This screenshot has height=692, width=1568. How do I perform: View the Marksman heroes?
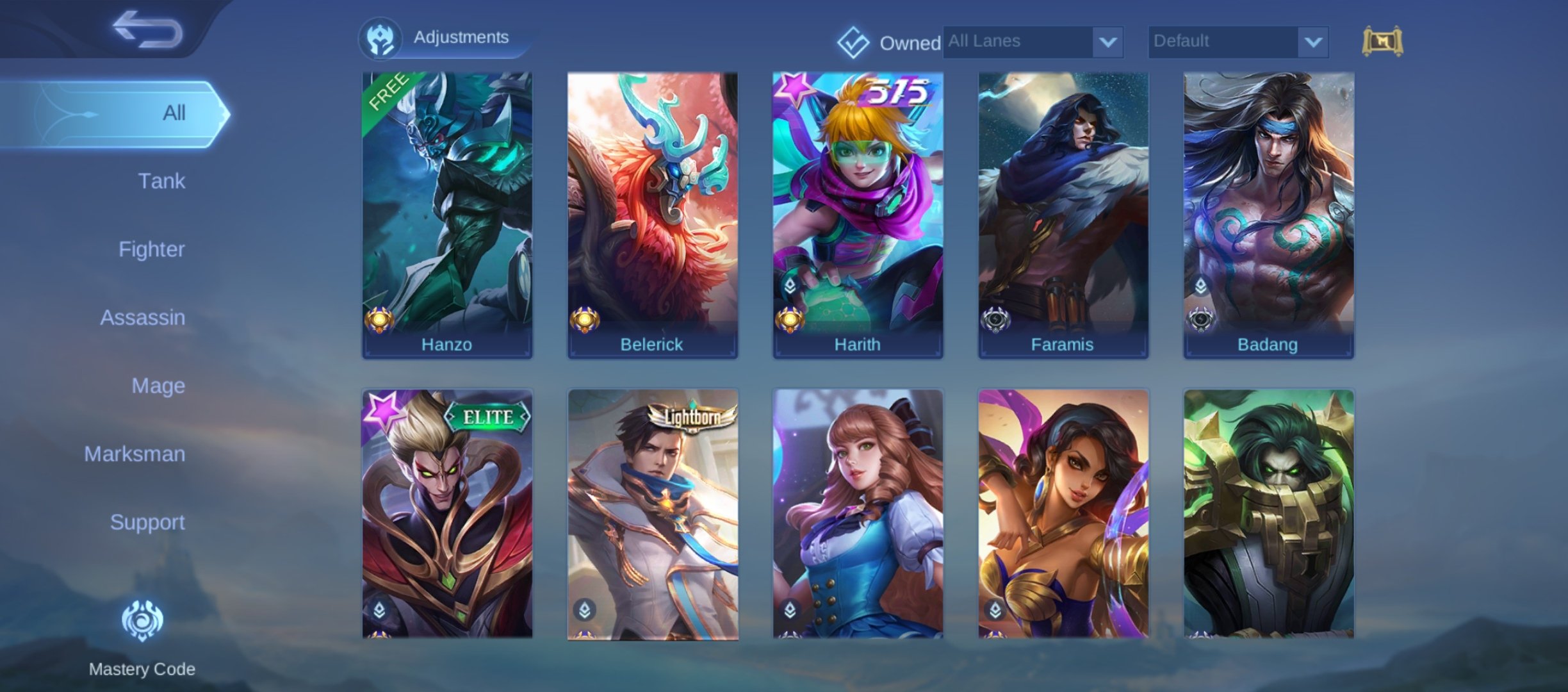tap(135, 454)
